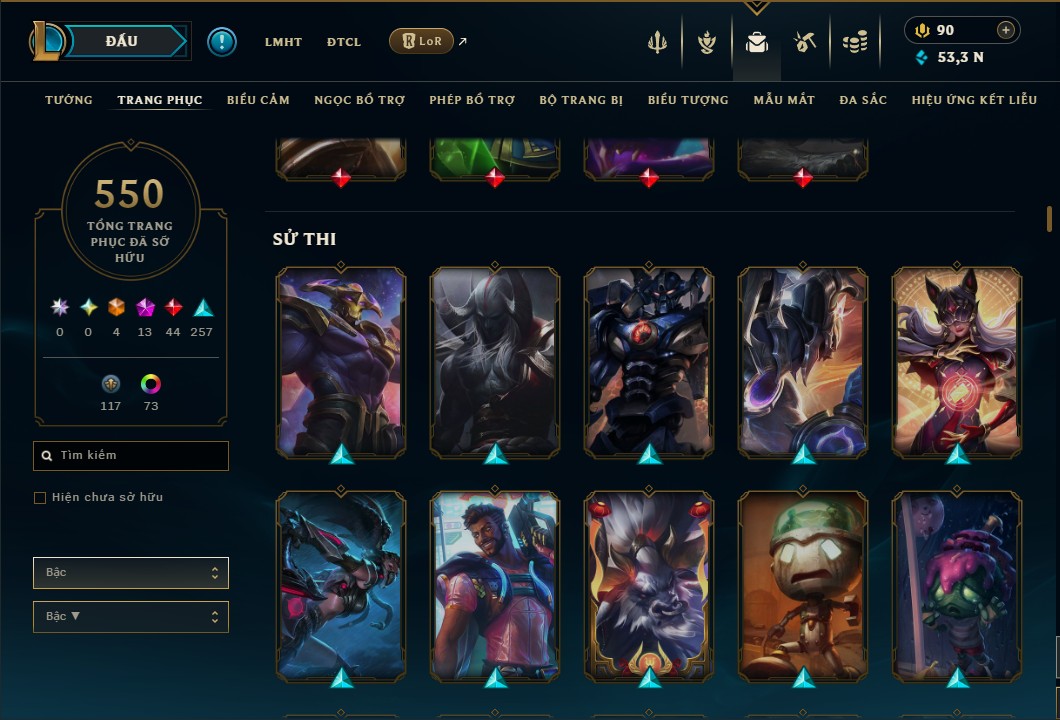Open the BIỂU CẢM tab

coord(258,100)
